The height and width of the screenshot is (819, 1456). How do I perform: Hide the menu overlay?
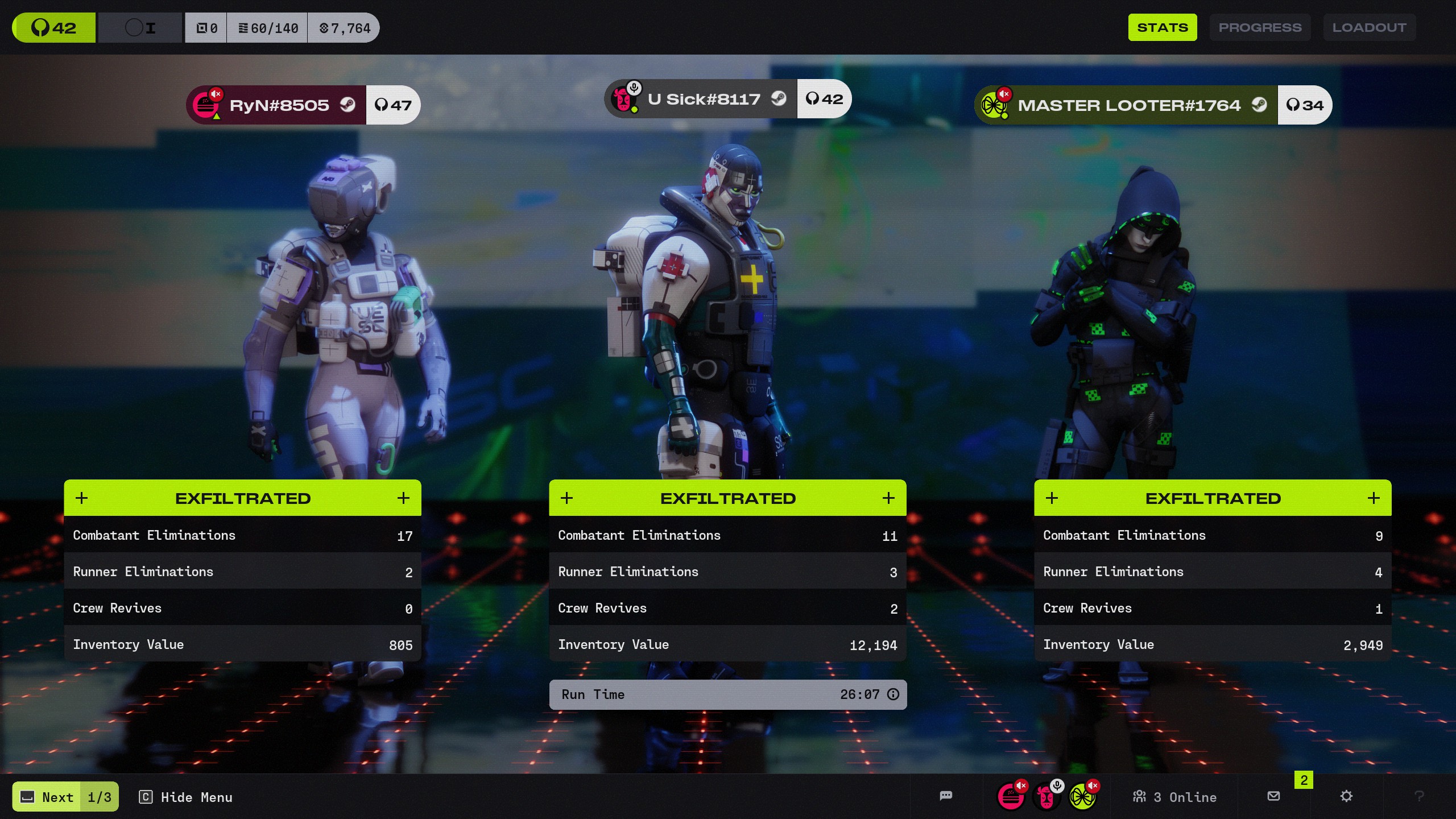186,797
